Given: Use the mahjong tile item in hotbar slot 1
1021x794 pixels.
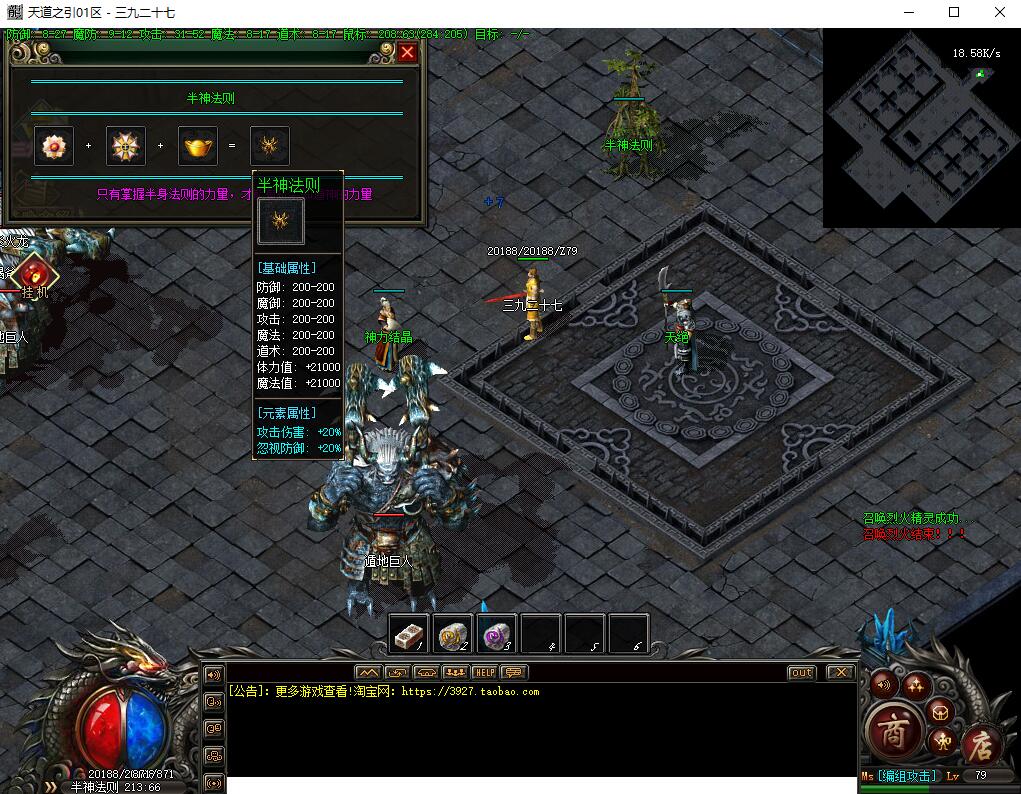Looking at the screenshot, I should coord(408,634).
